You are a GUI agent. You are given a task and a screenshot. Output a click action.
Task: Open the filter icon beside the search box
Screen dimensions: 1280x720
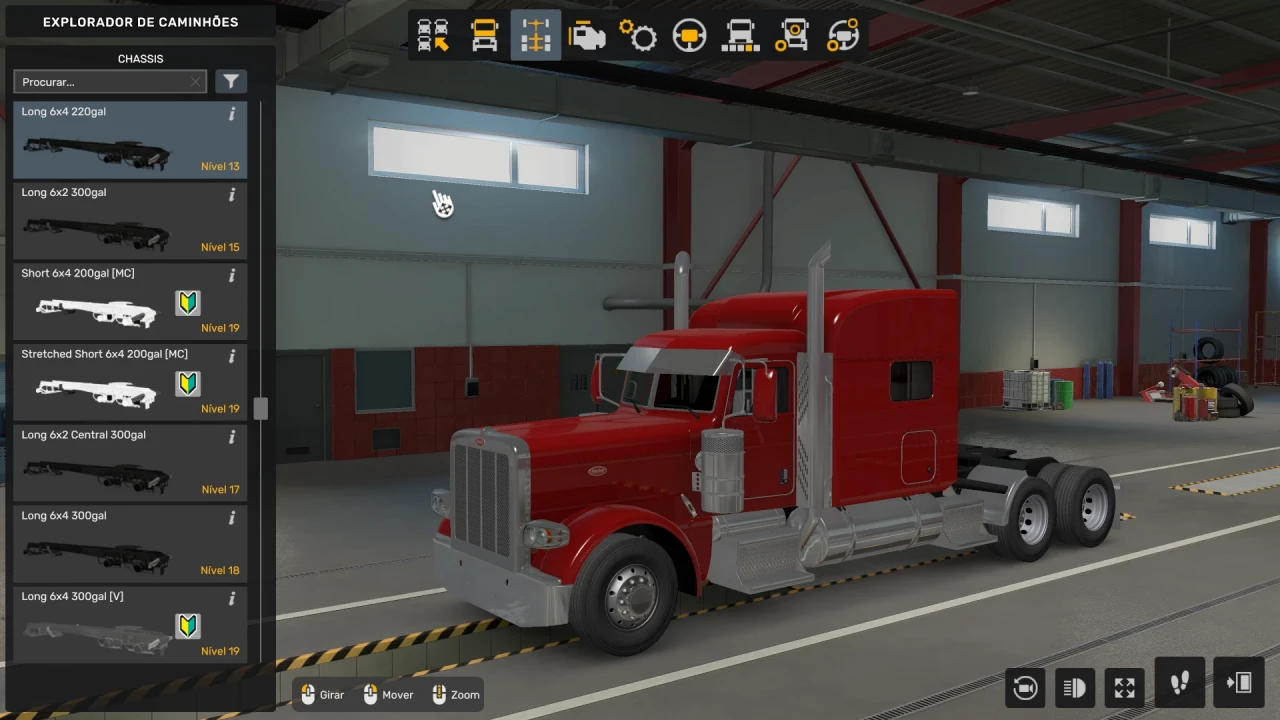tap(231, 81)
